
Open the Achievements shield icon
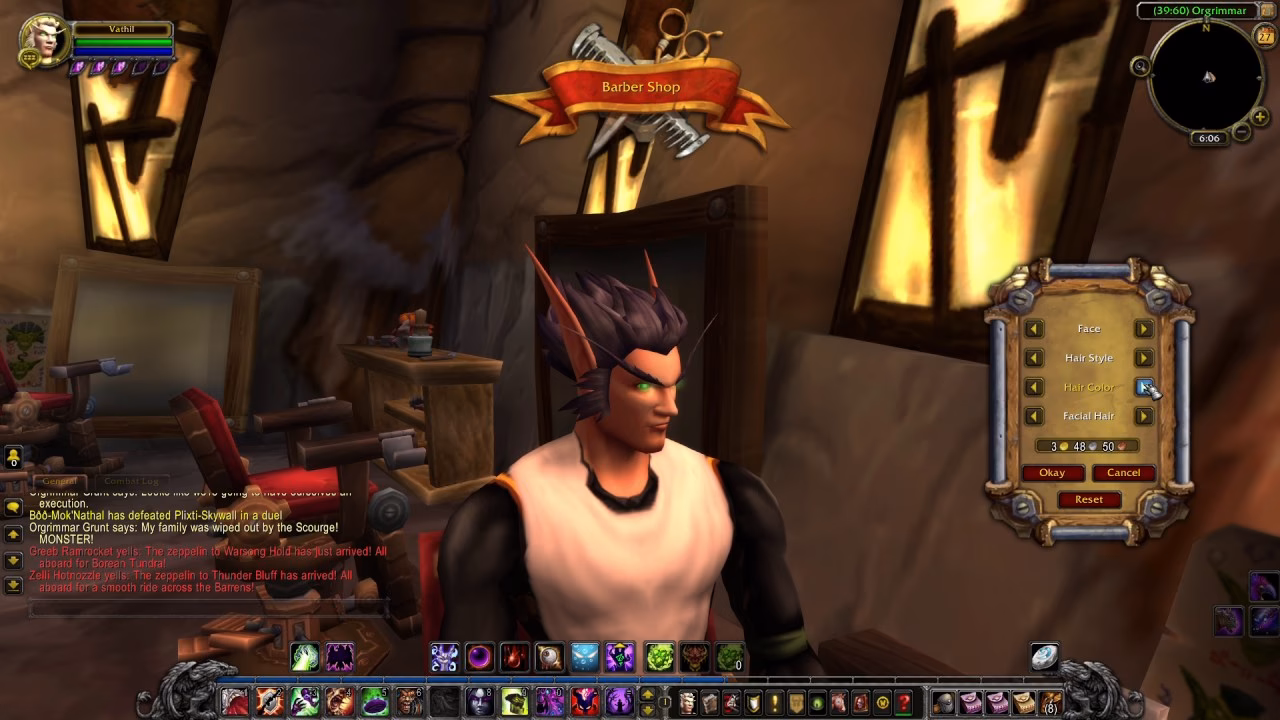pyautogui.click(x=754, y=702)
